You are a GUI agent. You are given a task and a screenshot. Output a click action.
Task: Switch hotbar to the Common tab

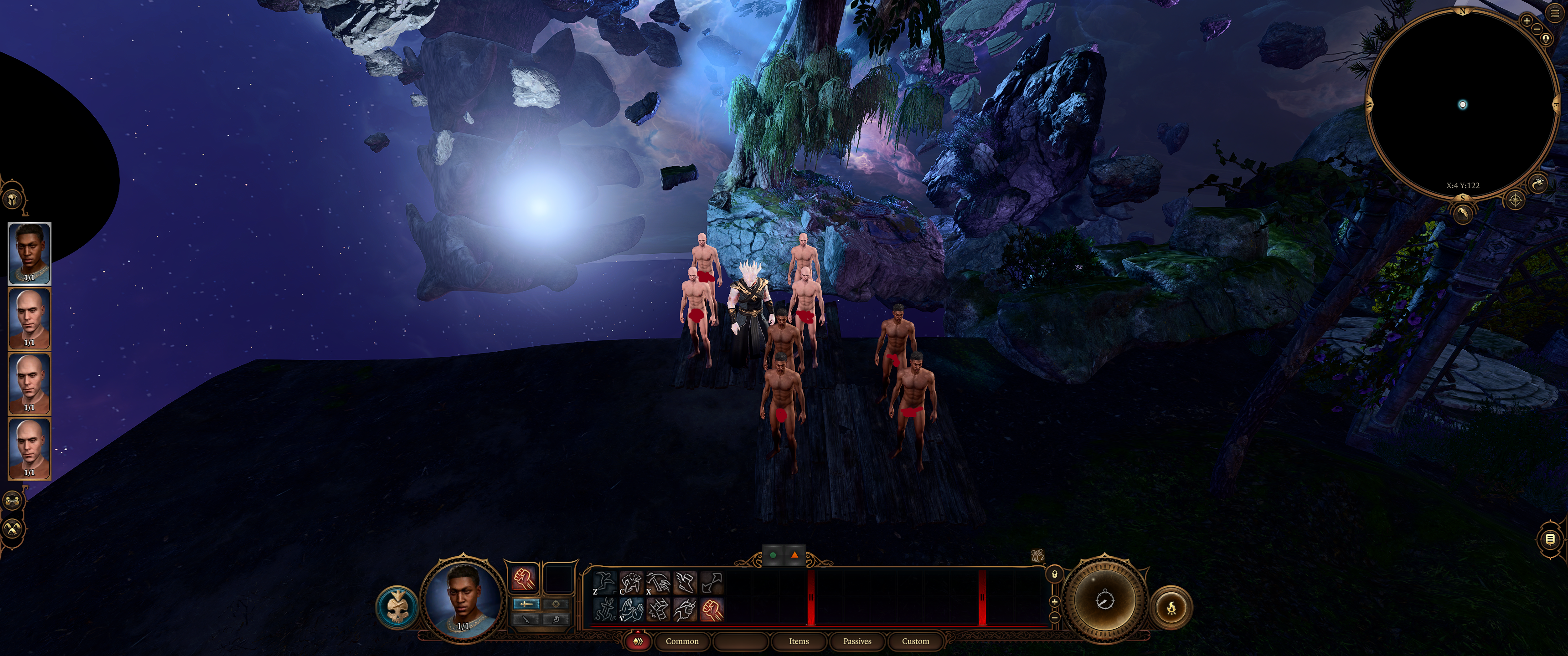pyautogui.click(x=682, y=641)
